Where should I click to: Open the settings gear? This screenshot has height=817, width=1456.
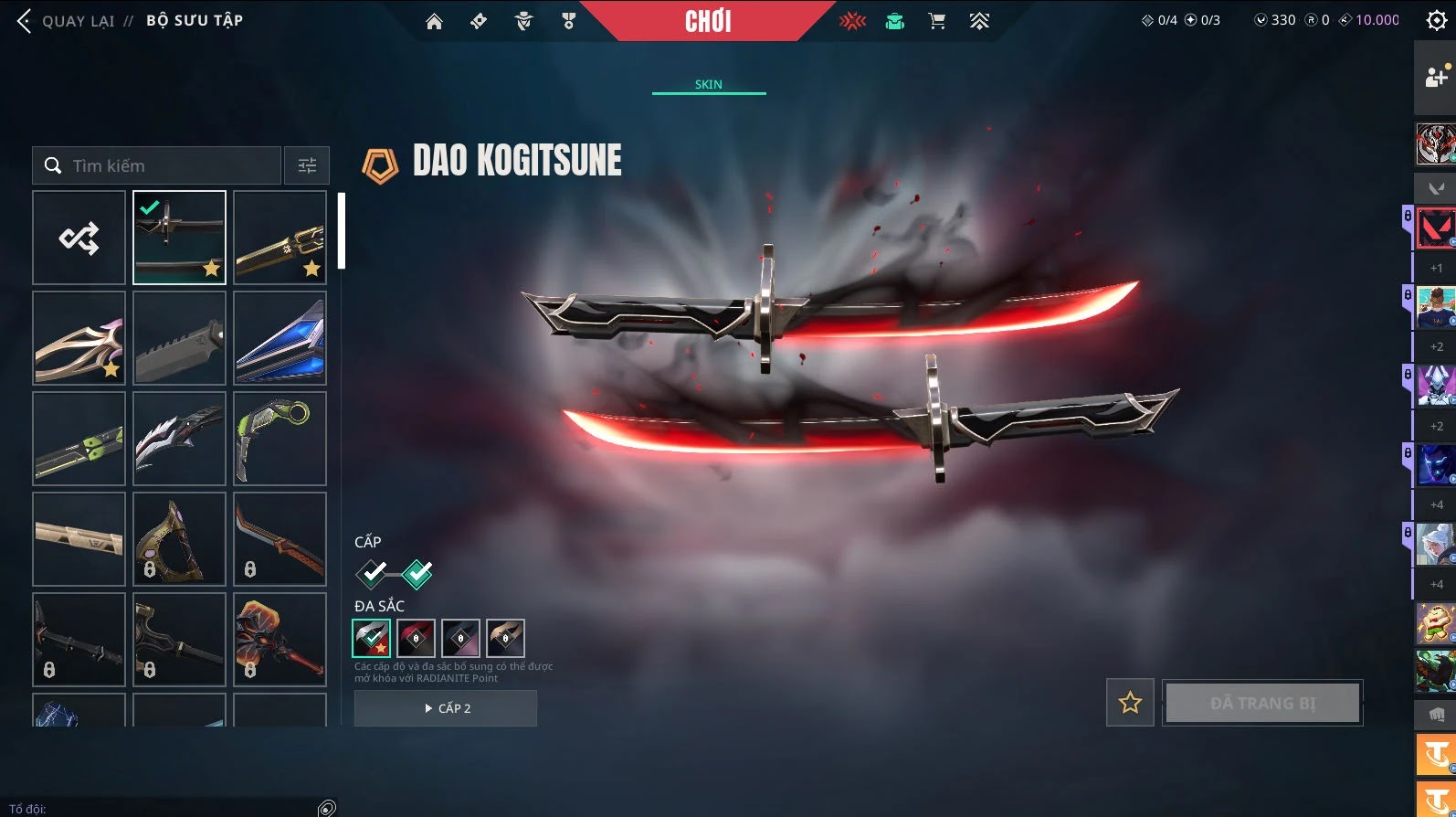tap(1436, 21)
